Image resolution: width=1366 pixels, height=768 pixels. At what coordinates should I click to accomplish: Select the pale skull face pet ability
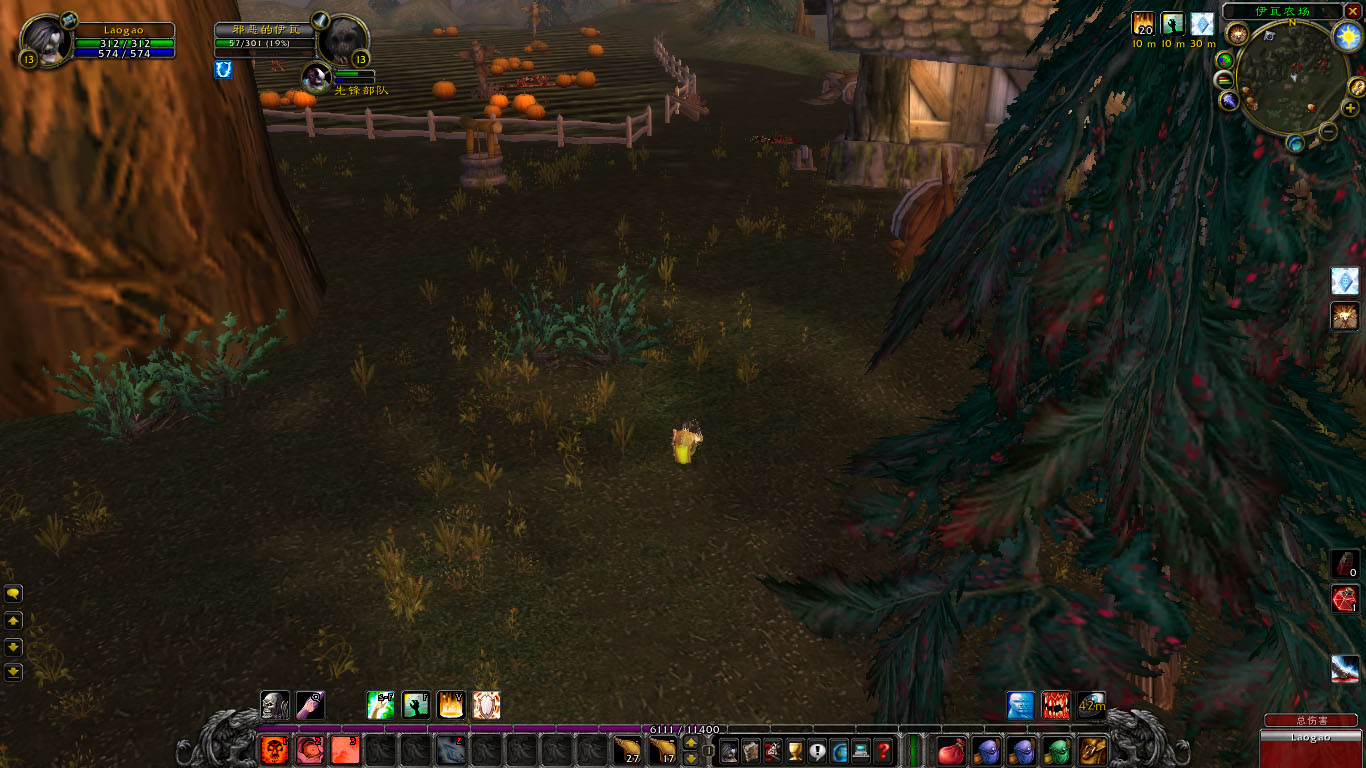click(x=275, y=705)
